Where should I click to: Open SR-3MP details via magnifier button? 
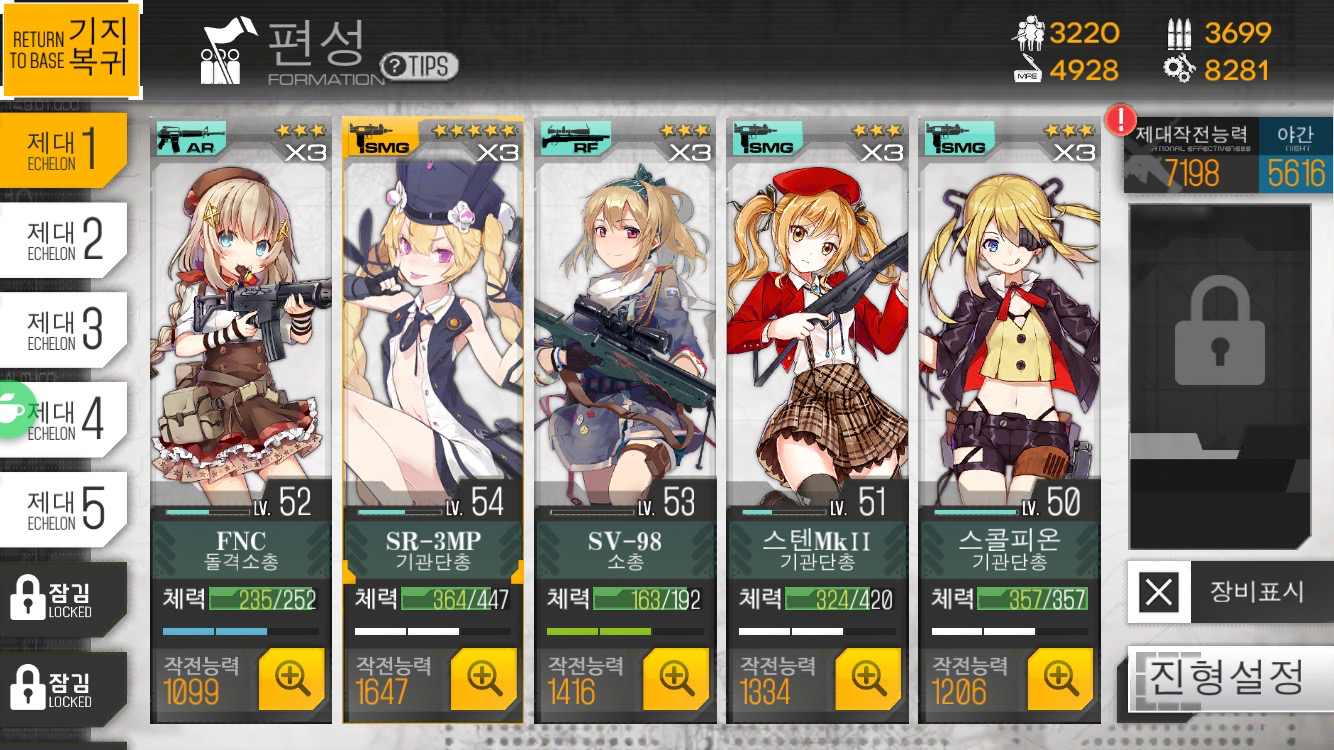coord(484,679)
